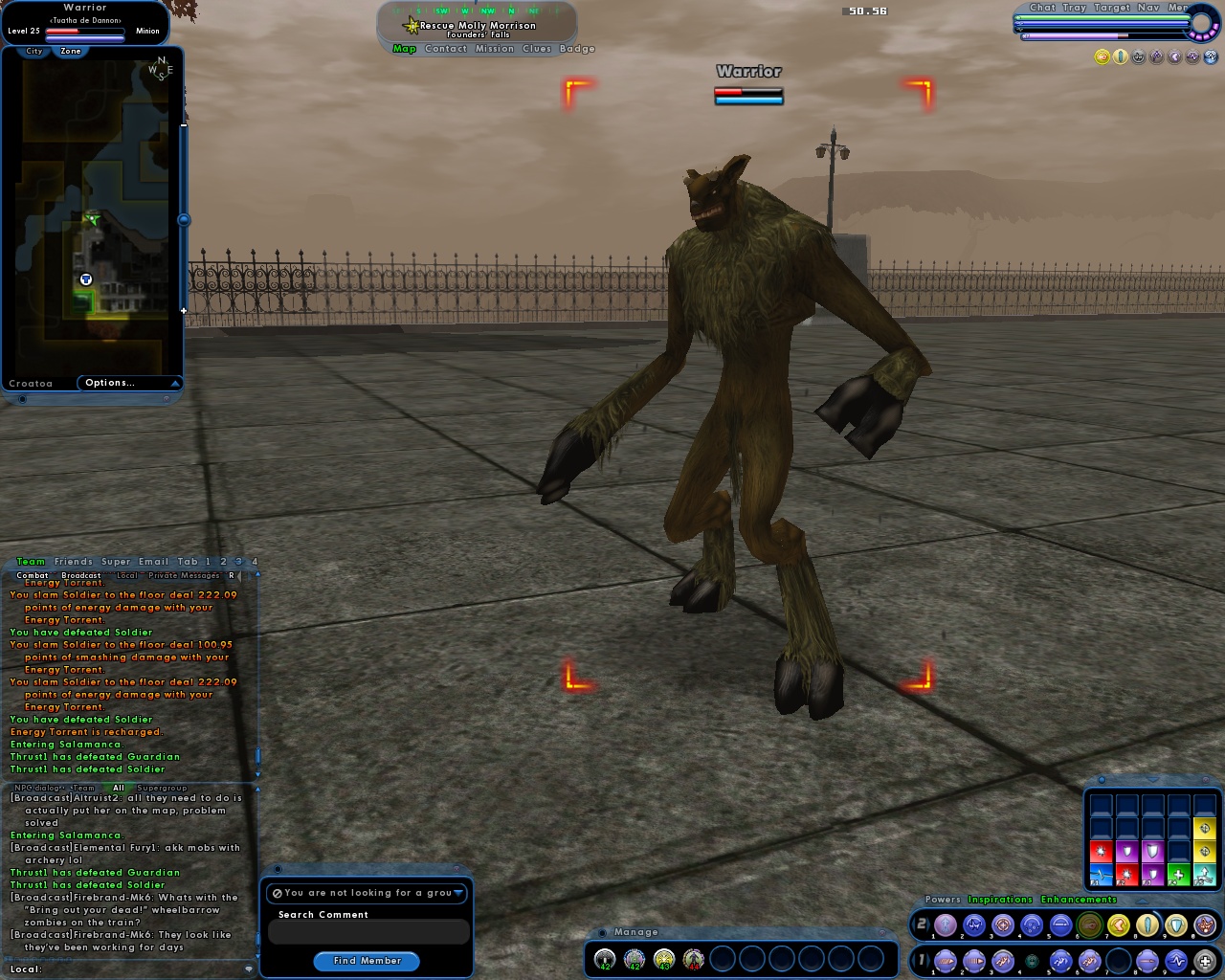
Task: Toggle the R reply button on the chat tabs
Action: point(232,575)
